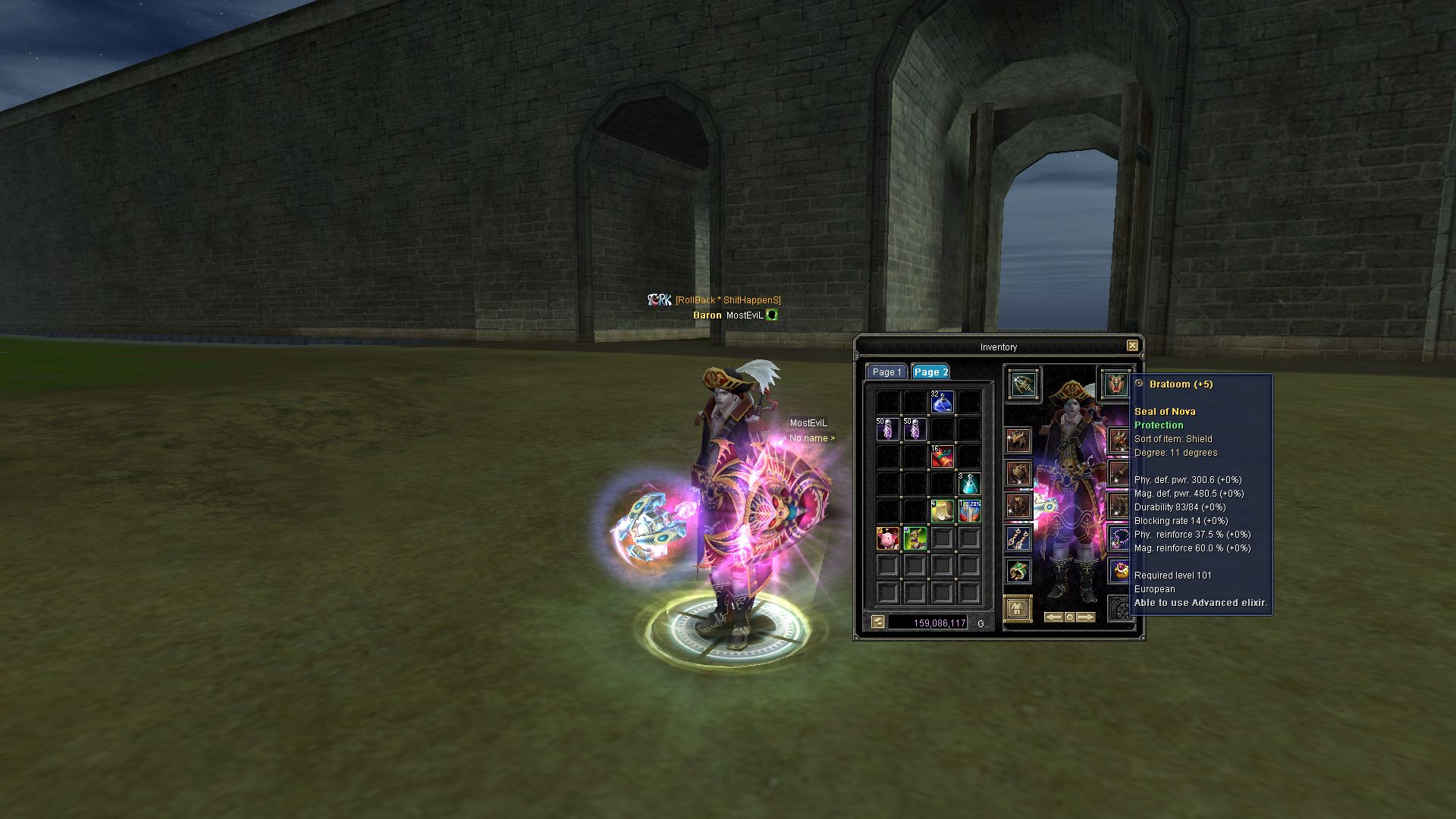Image resolution: width=1456 pixels, height=819 pixels.
Task: Click the equipped weapon slot
Action: [x=1024, y=384]
